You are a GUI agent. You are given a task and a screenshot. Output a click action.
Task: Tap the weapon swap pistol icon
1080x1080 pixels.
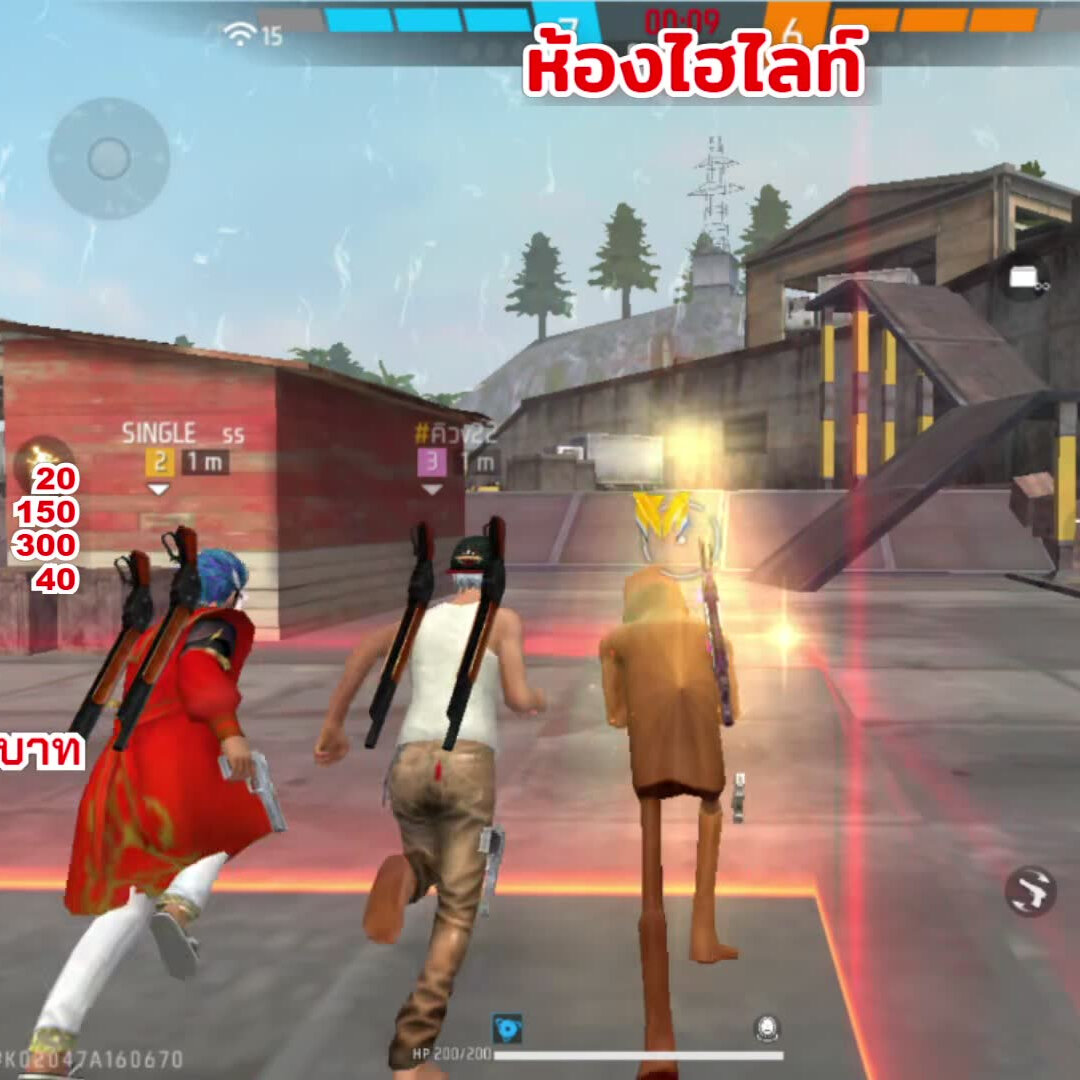[x=1031, y=891]
